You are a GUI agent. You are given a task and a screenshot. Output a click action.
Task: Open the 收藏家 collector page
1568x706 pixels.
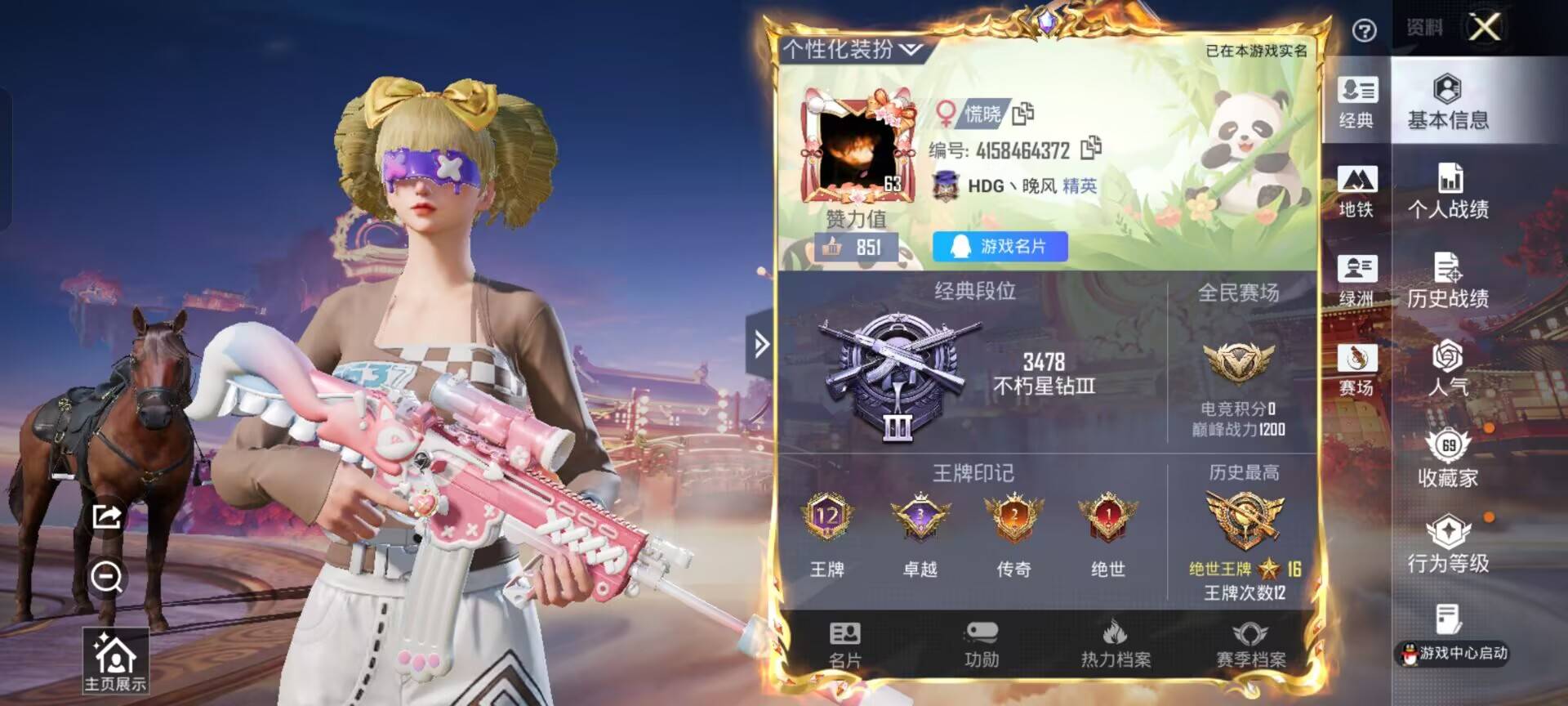point(1447,459)
